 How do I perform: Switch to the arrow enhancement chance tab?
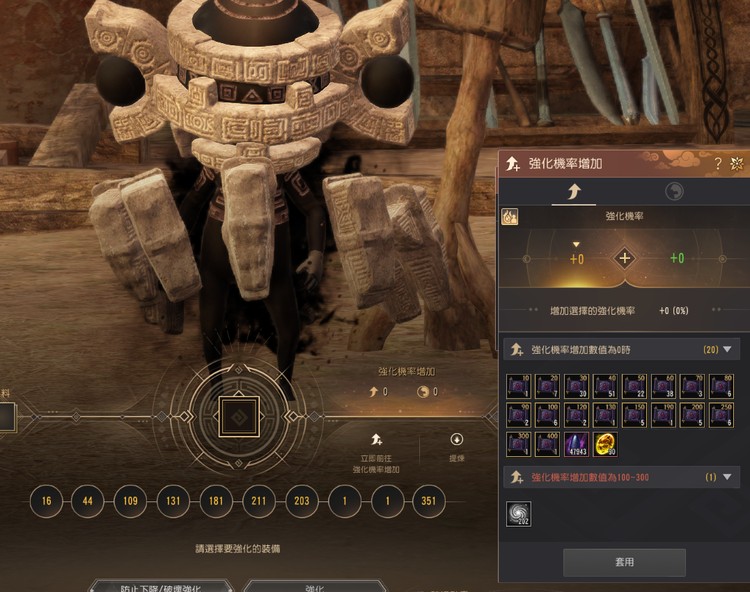(575, 191)
